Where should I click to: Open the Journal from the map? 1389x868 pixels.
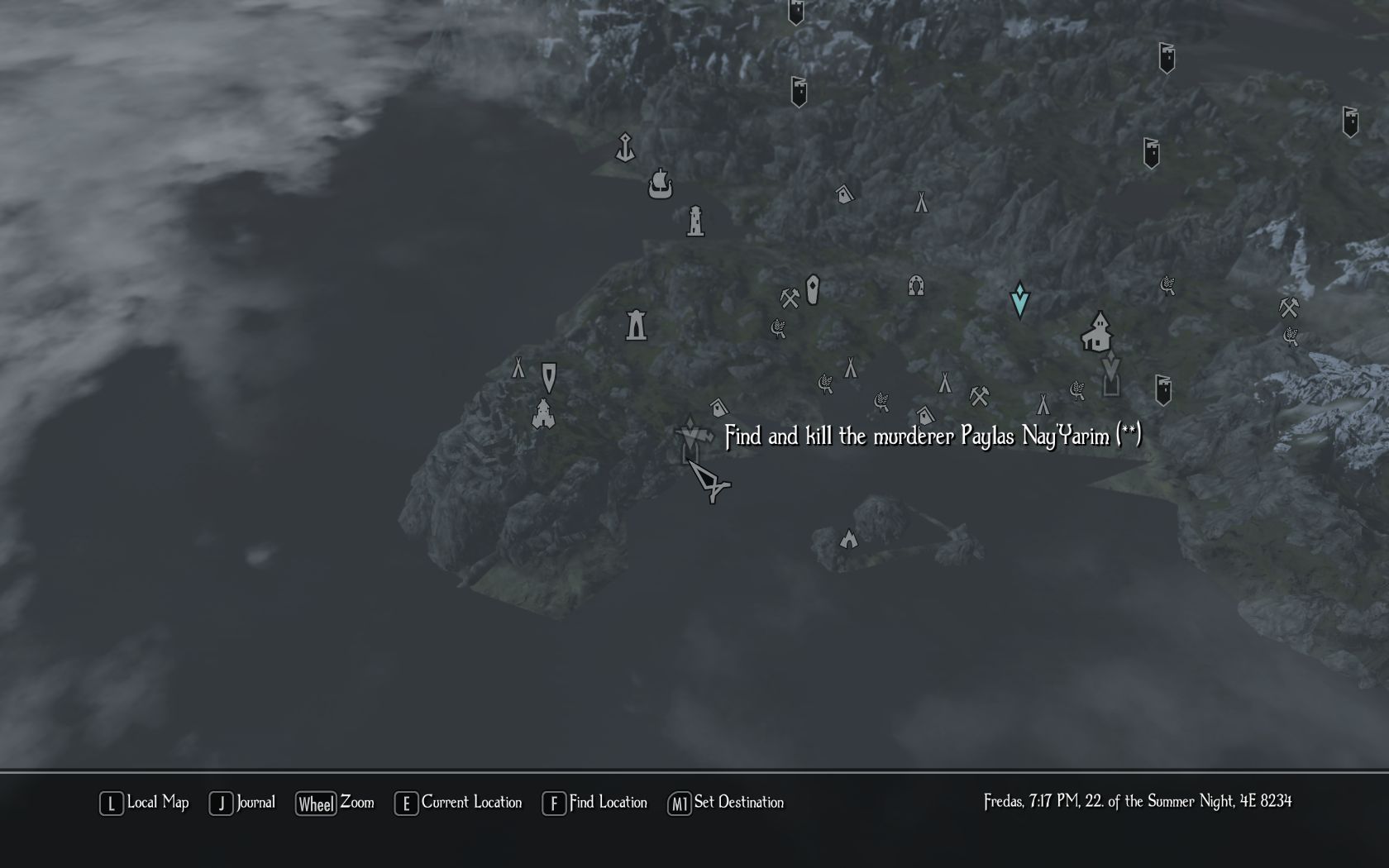pos(242,803)
